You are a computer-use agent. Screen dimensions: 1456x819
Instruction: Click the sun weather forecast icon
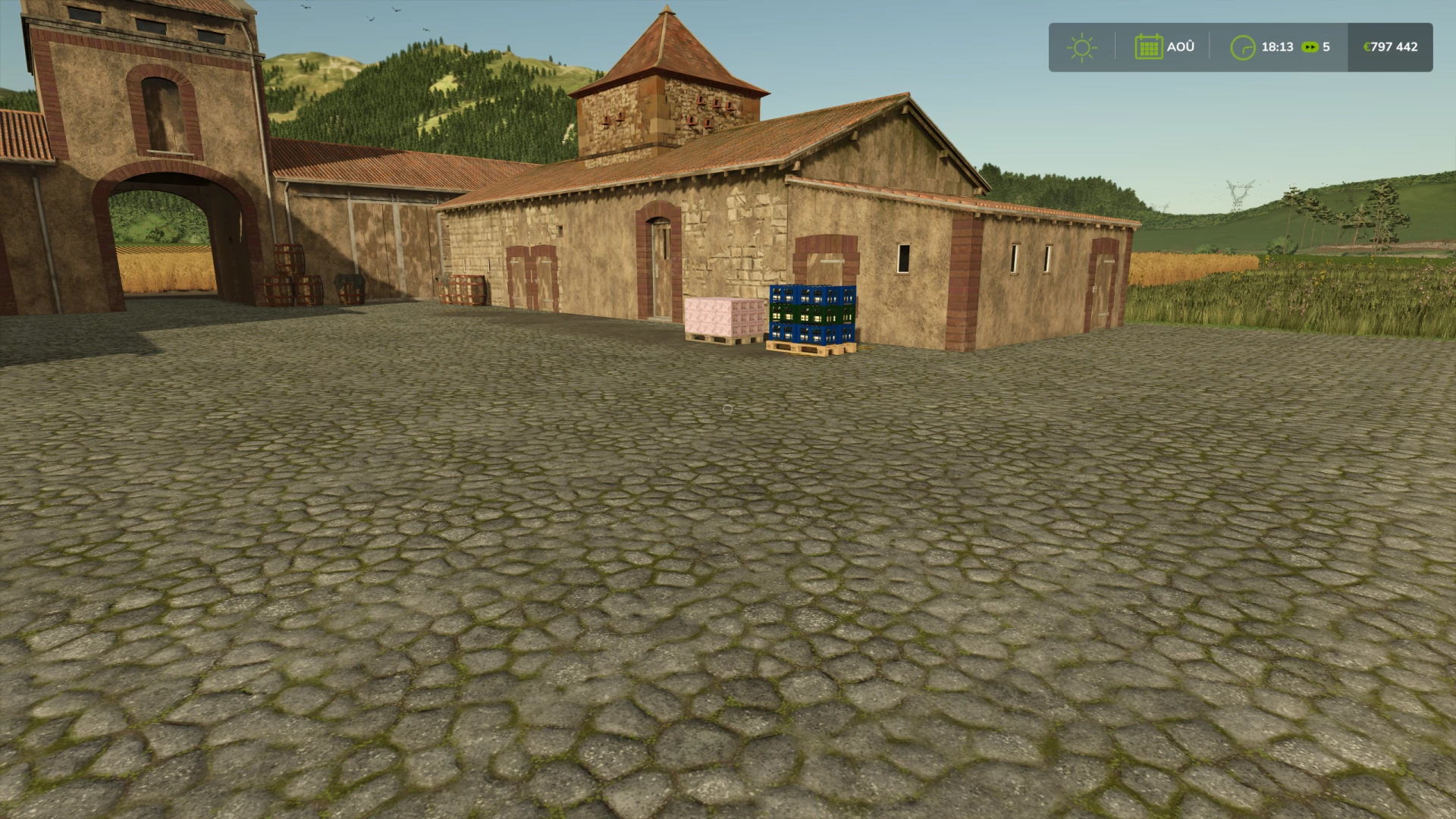pyautogui.click(x=1082, y=47)
